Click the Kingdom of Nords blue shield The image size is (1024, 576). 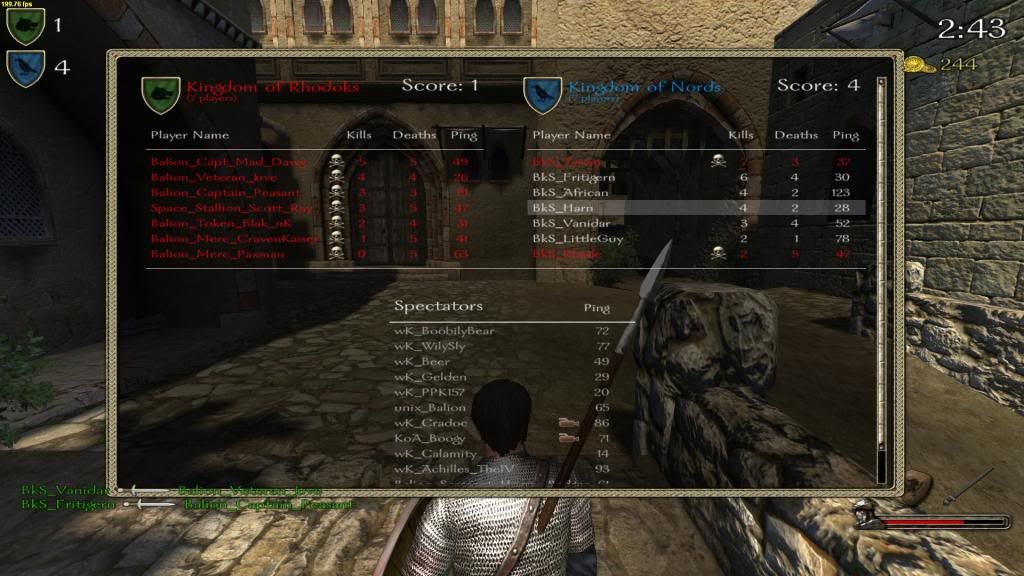point(543,92)
